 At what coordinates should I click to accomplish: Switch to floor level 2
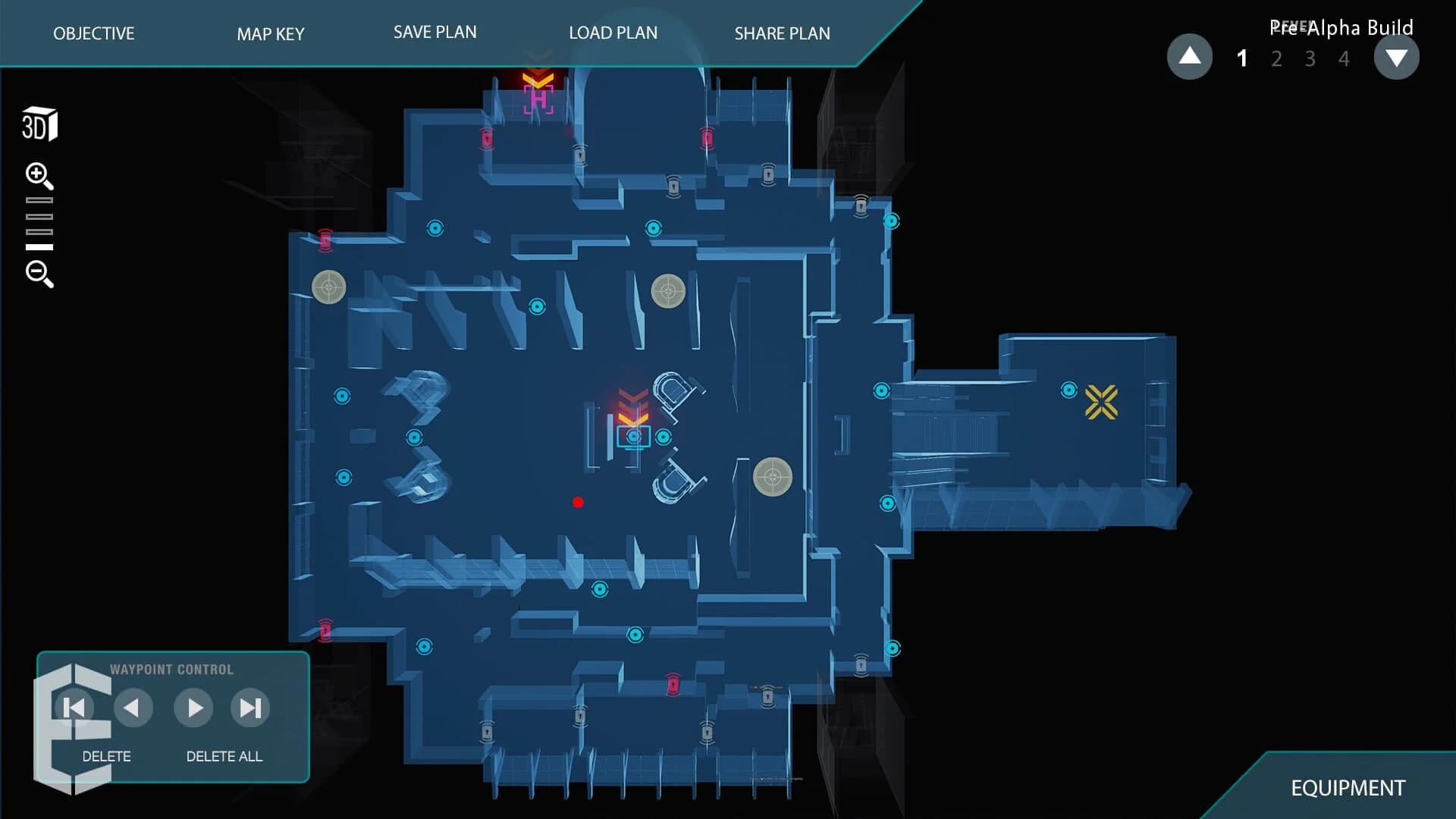[x=1276, y=58]
